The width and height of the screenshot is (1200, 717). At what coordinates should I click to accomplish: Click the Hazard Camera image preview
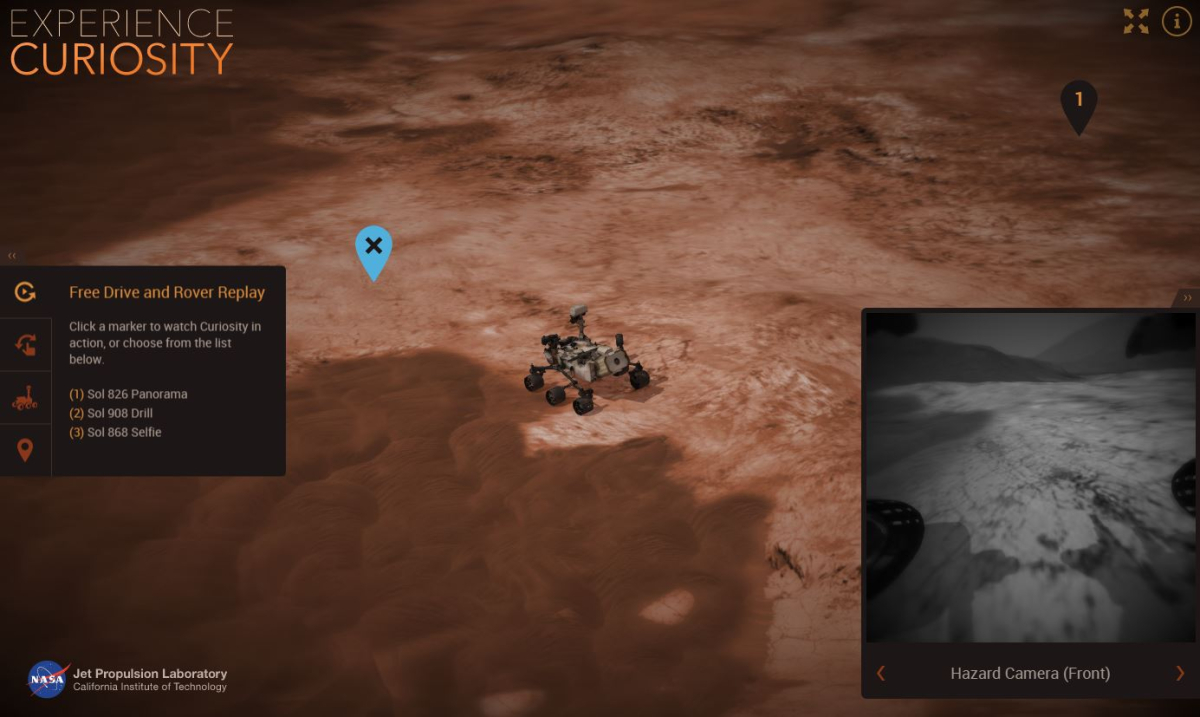tap(1030, 477)
